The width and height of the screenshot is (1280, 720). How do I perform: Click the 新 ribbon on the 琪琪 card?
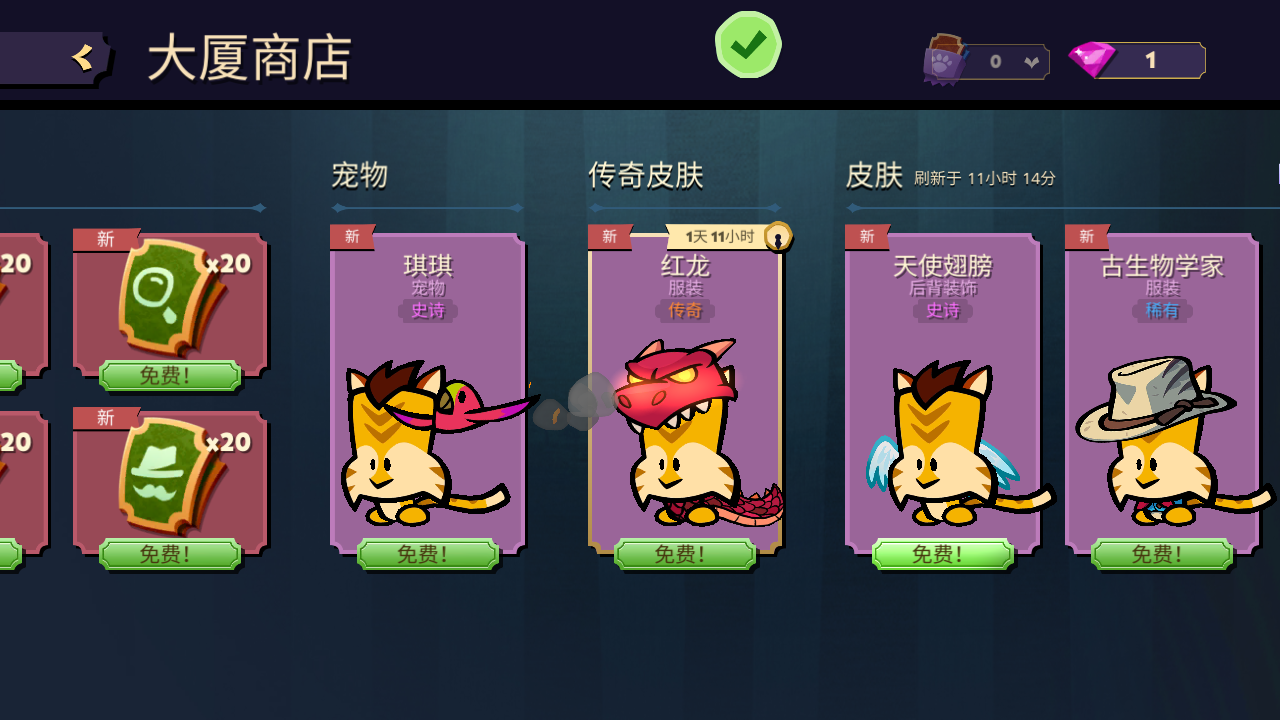click(x=351, y=236)
